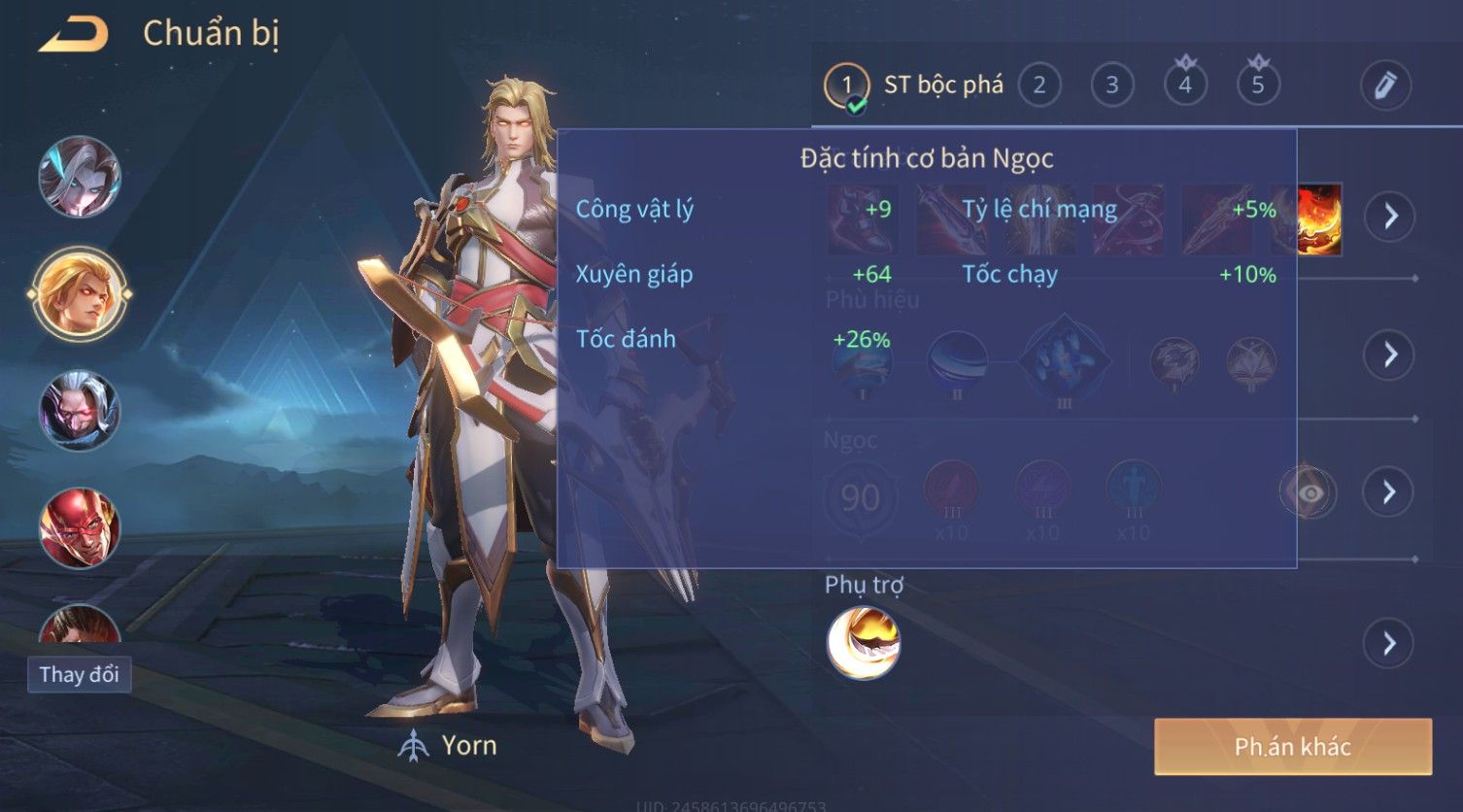Select the Yorn blonde hero portrait
Image resolution: width=1463 pixels, height=812 pixels.
[x=80, y=294]
